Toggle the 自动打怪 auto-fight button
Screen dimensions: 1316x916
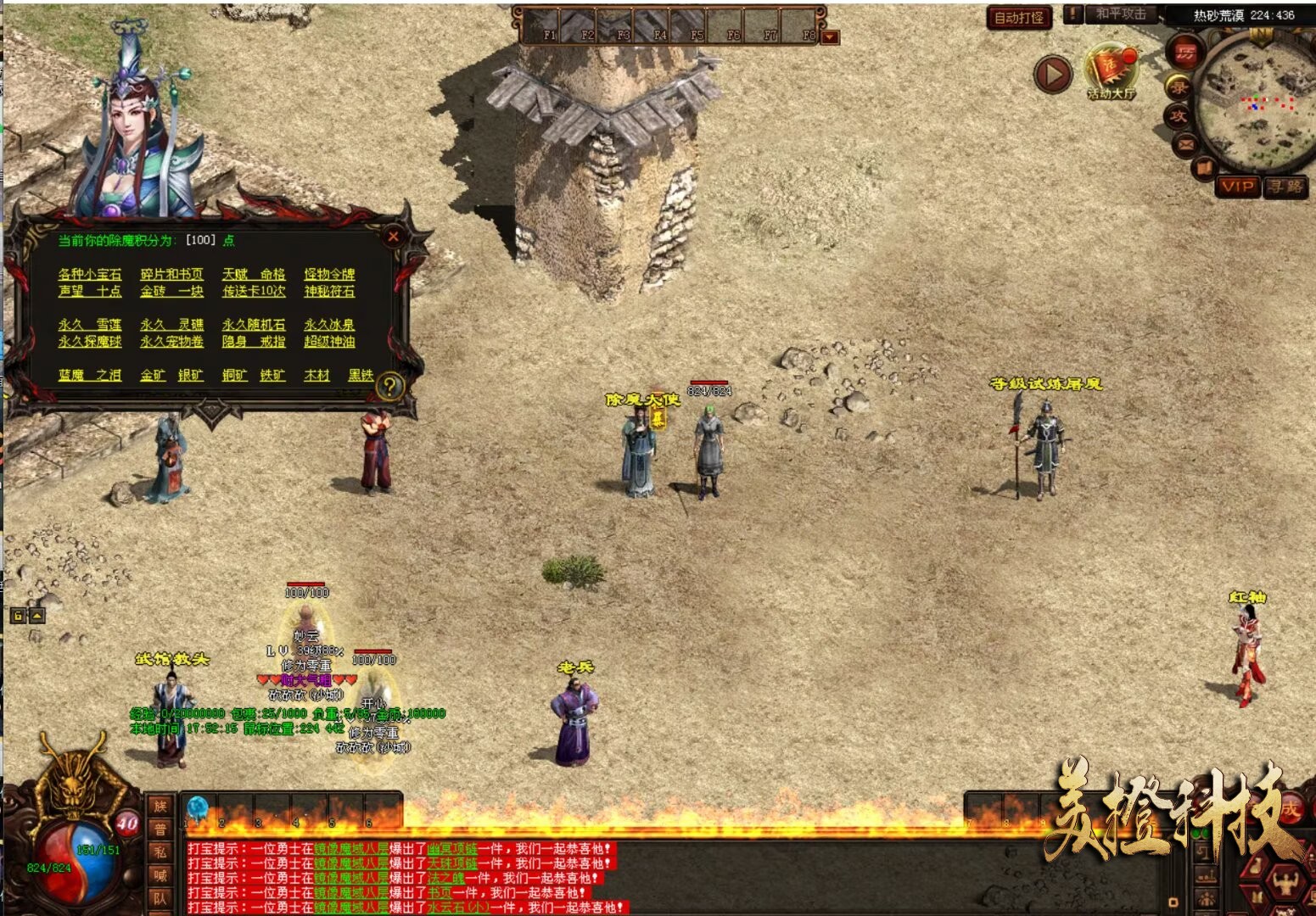tap(1018, 17)
